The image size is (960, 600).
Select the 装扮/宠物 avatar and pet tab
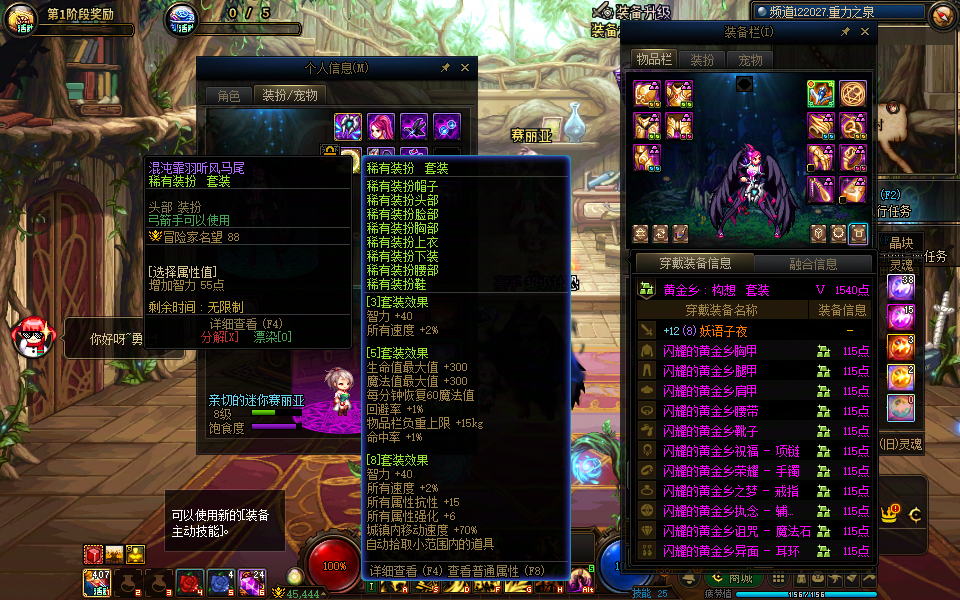[x=290, y=96]
